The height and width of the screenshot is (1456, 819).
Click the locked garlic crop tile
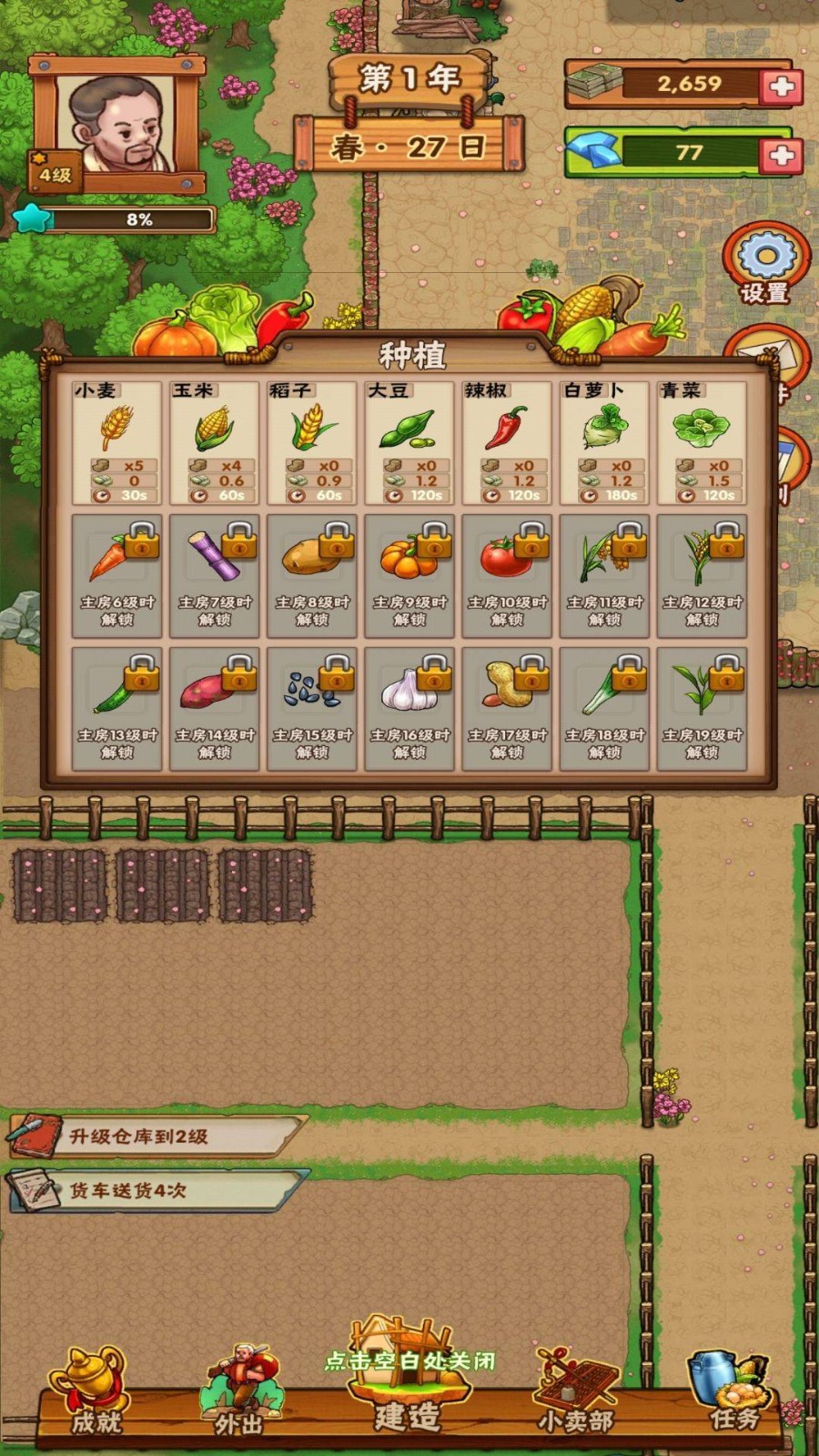click(409, 708)
